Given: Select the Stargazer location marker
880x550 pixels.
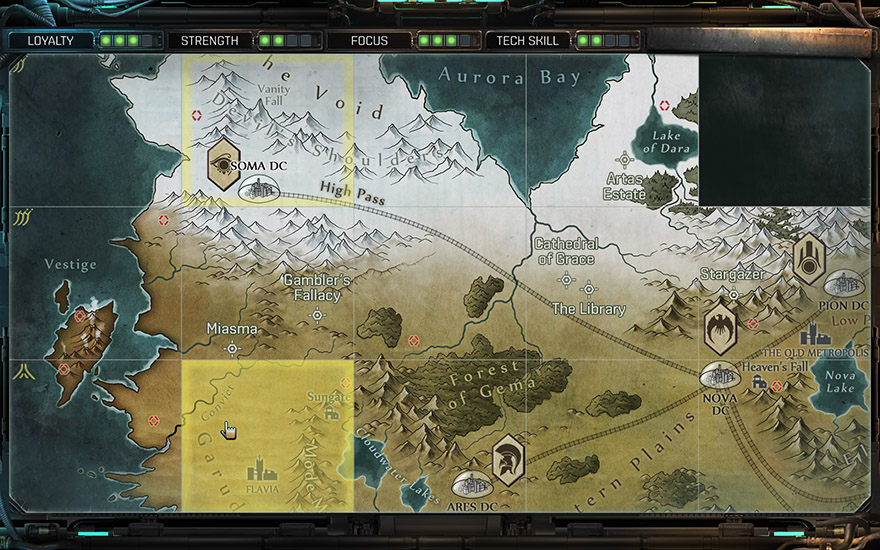Looking at the screenshot, I should coord(733,294).
